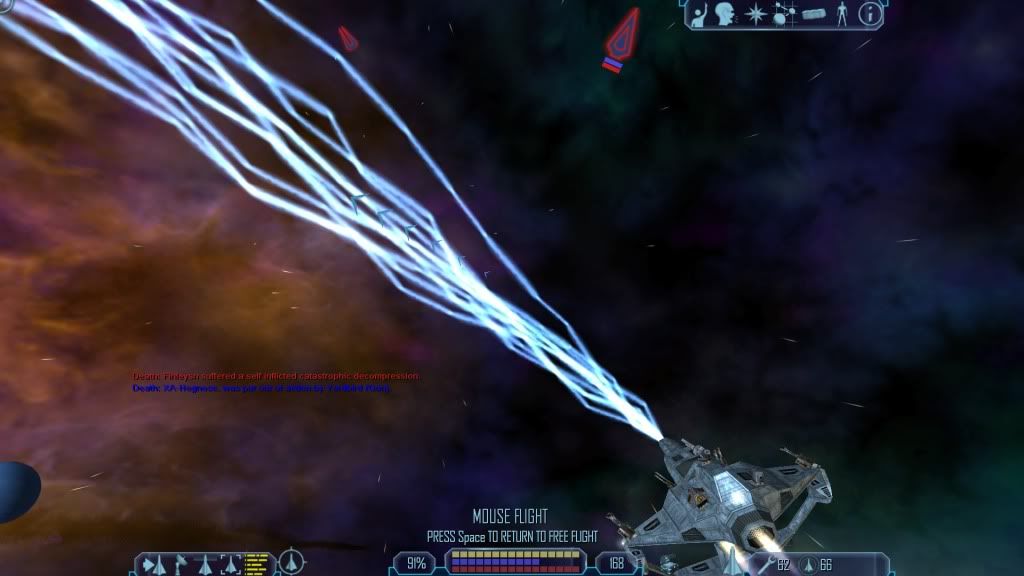1024x576 pixels.
Task: Select the plain ship icon under the bar
Action: point(206,564)
